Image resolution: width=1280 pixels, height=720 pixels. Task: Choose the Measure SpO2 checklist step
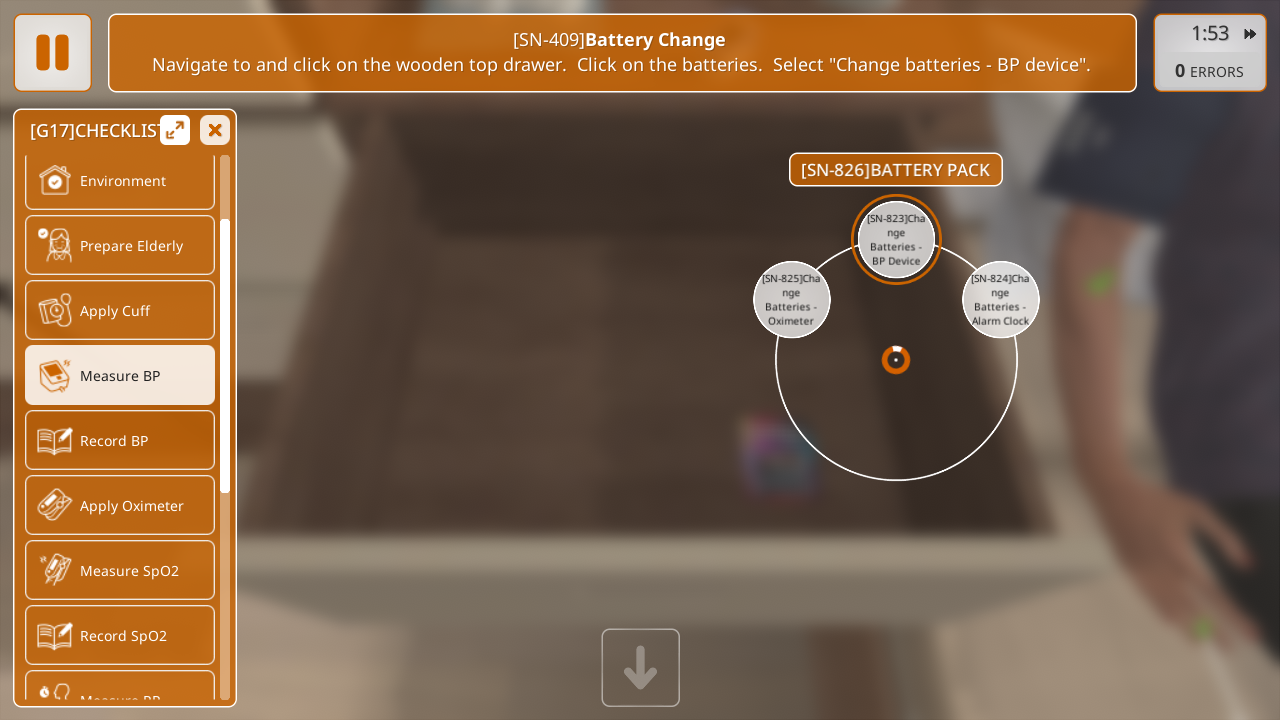[120, 570]
